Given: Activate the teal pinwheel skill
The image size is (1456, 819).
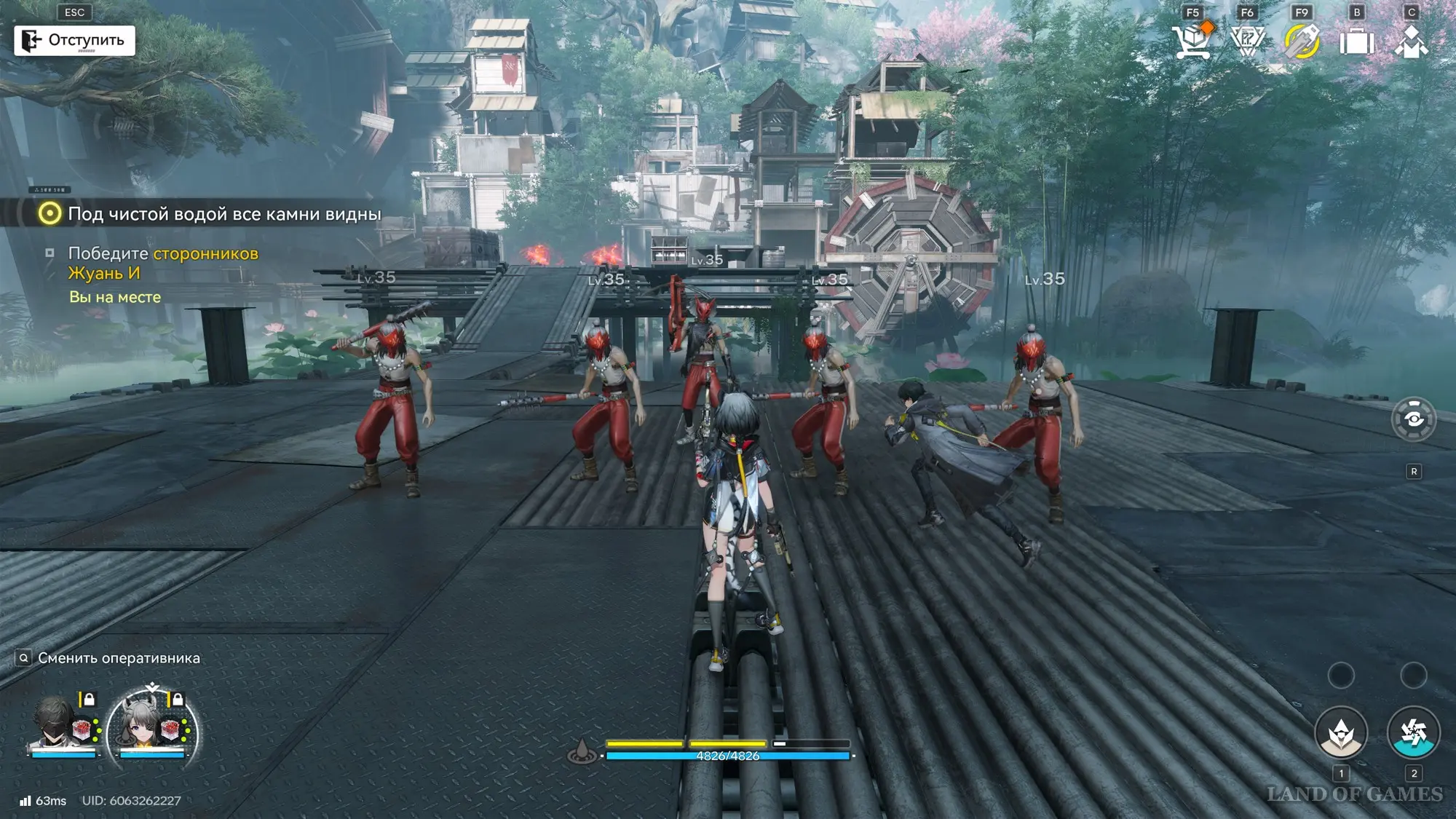Looking at the screenshot, I should (x=1413, y=733).
